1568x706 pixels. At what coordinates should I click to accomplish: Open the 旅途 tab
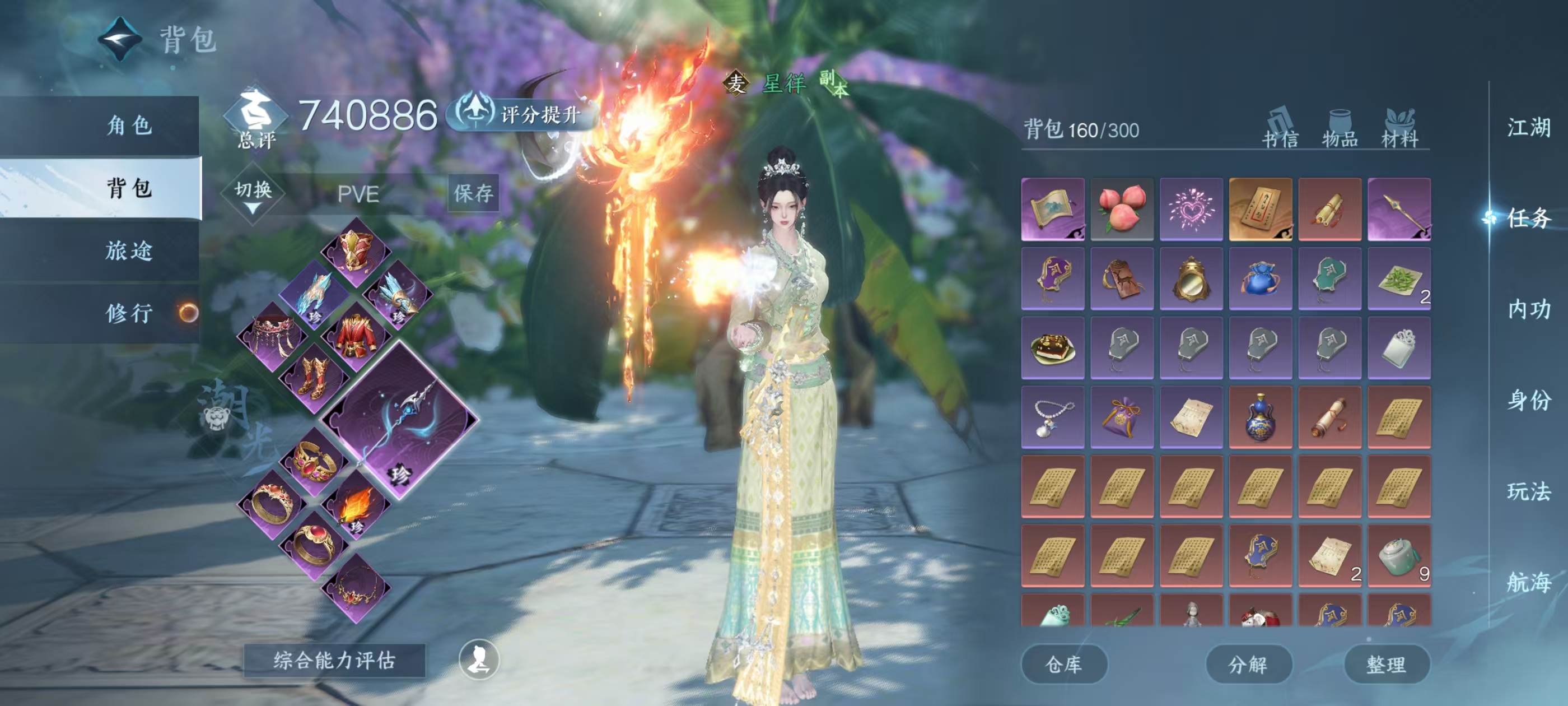pyautogui.click(x=129, y=250)
